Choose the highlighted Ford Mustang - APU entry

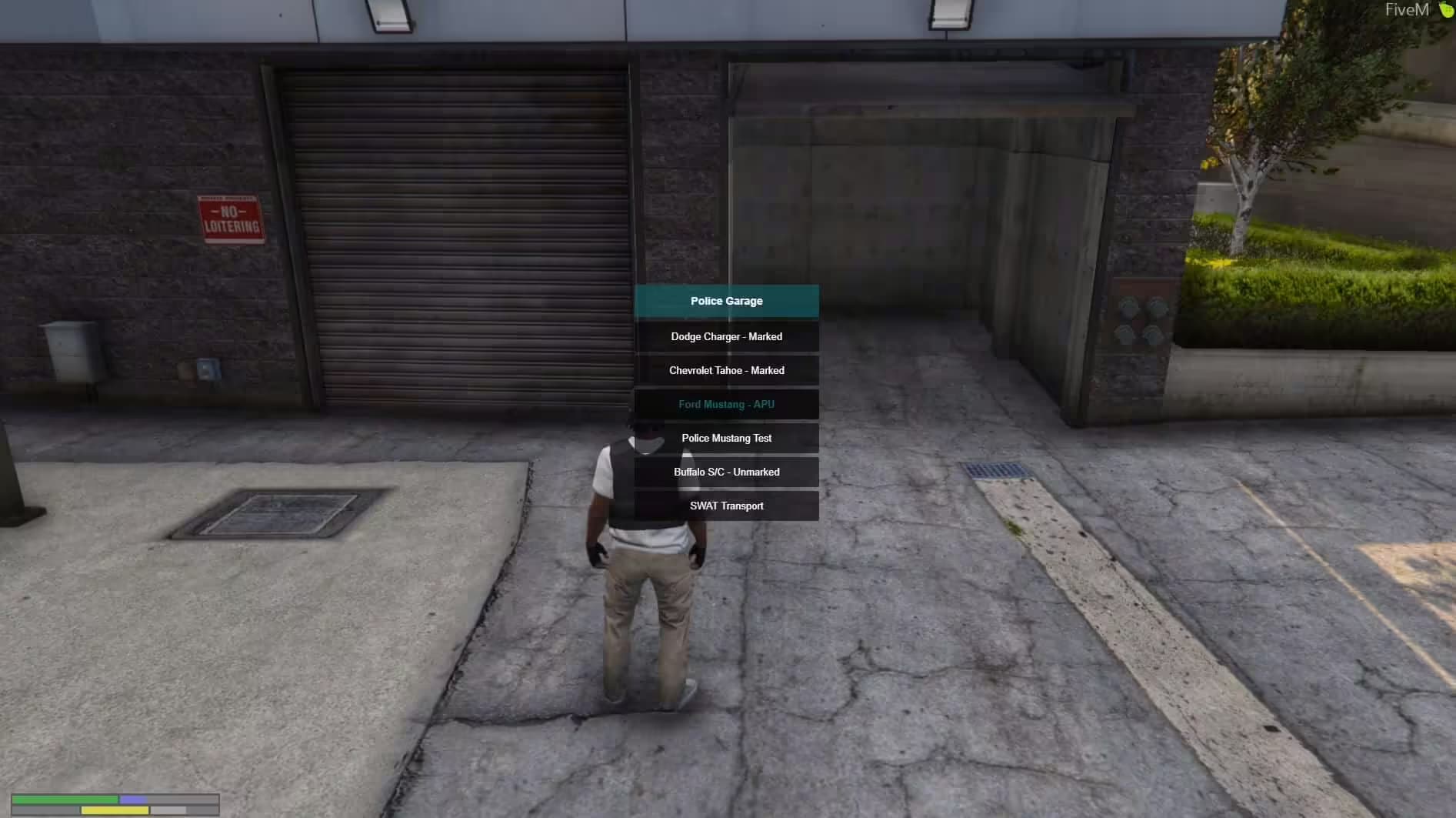(726, 404)
